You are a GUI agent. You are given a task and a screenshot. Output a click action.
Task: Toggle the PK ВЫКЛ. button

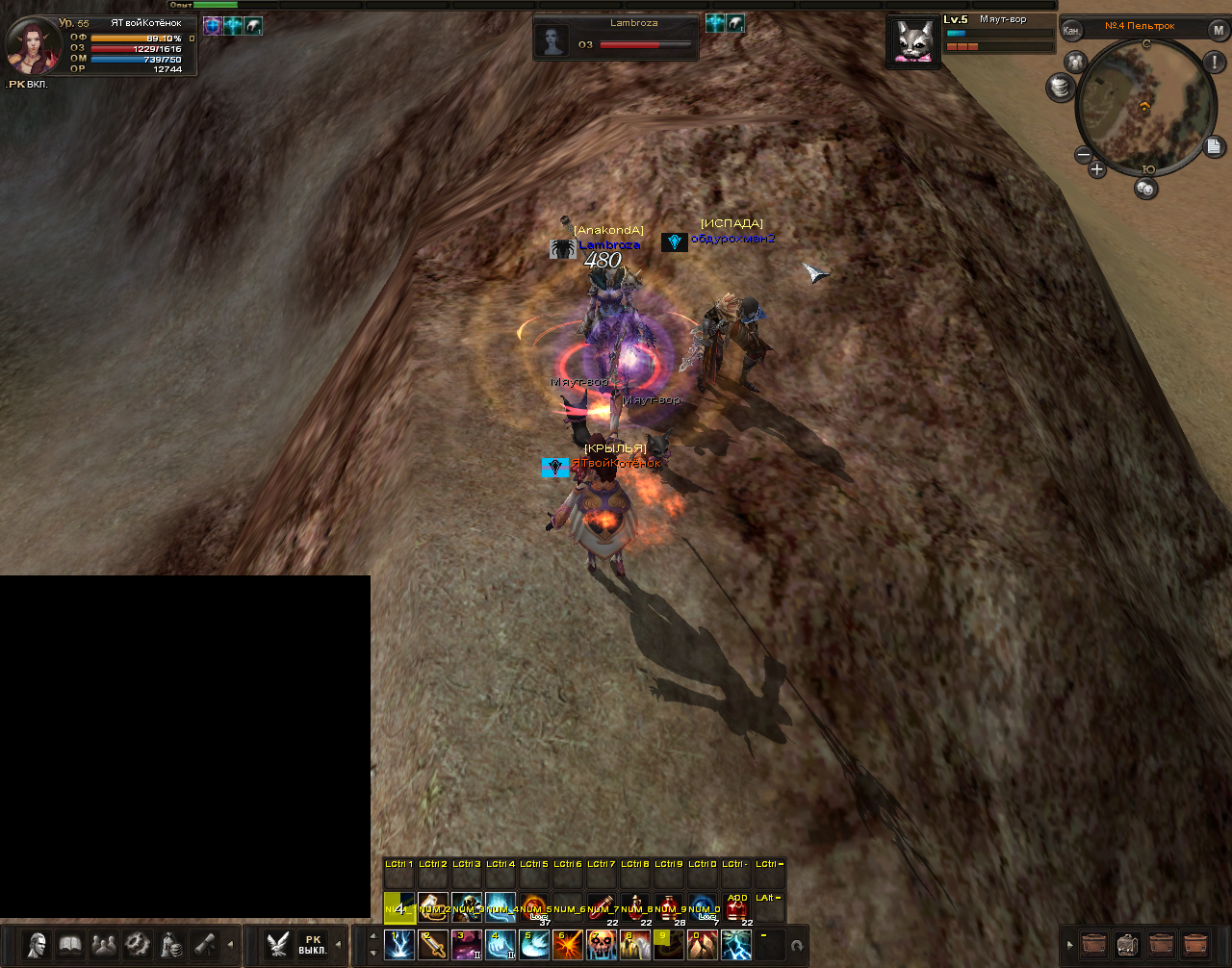313,944
